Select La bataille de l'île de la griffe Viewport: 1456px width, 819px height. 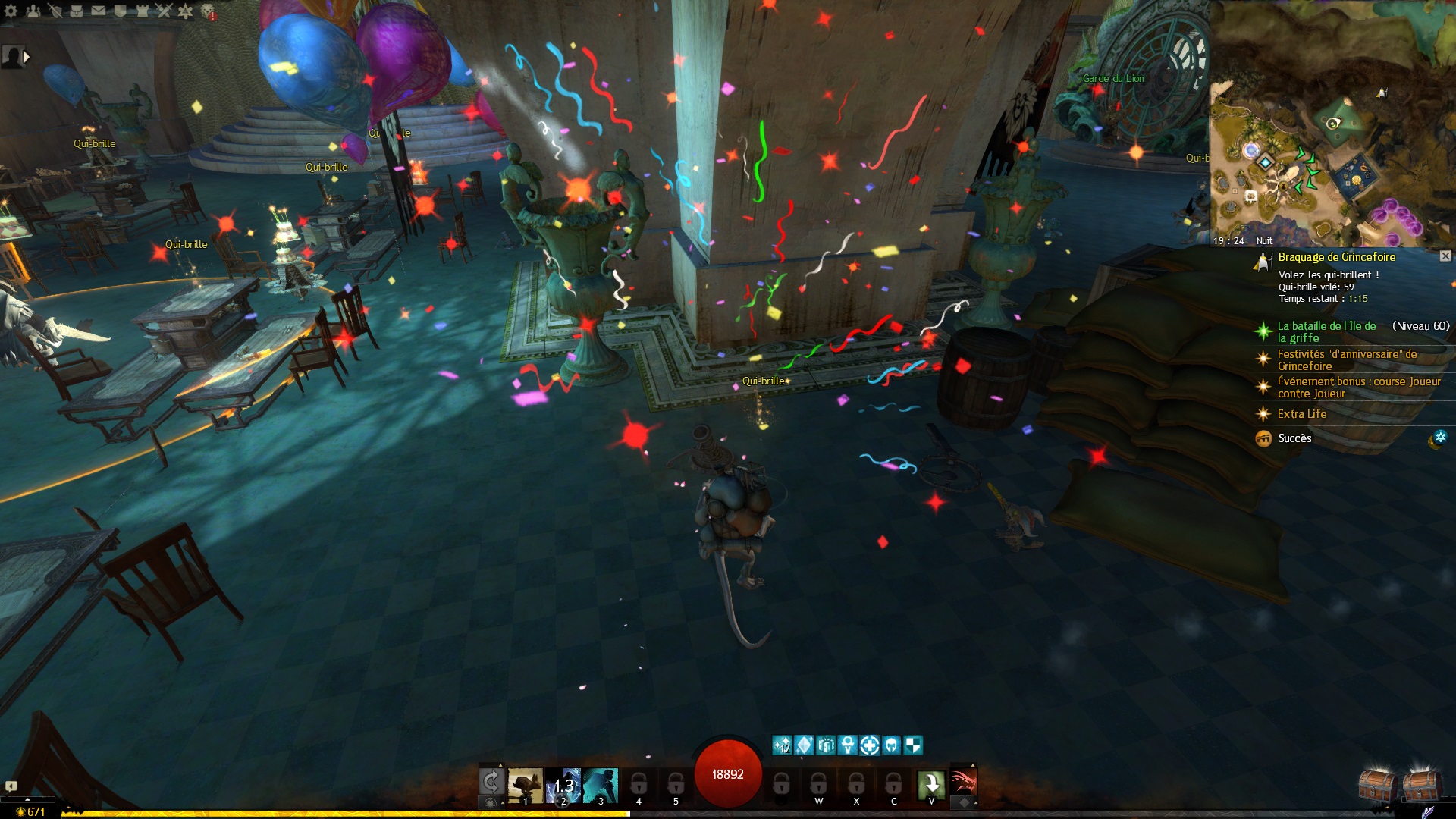tap(1326, 331)
